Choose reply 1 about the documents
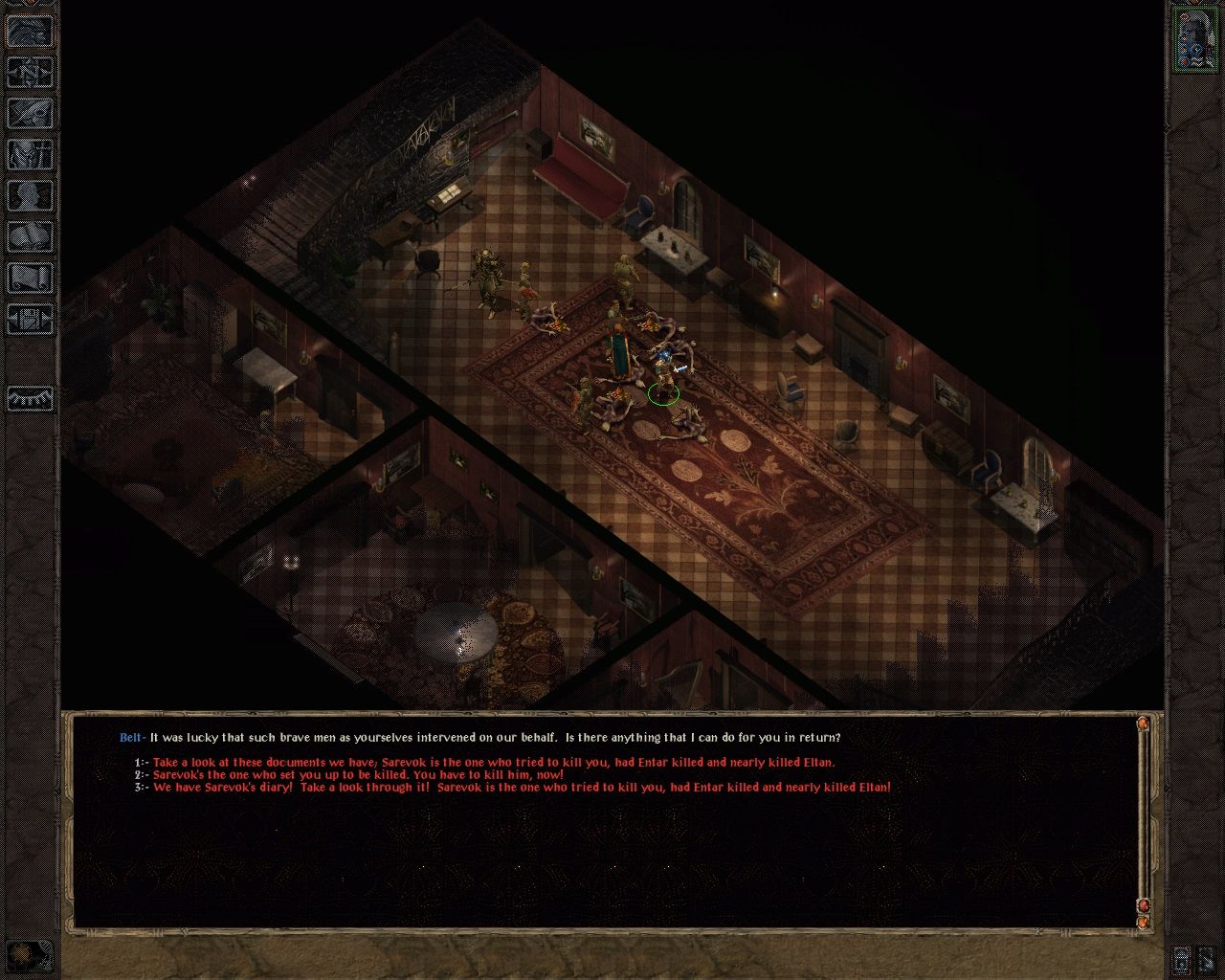 tap(488, 762)
